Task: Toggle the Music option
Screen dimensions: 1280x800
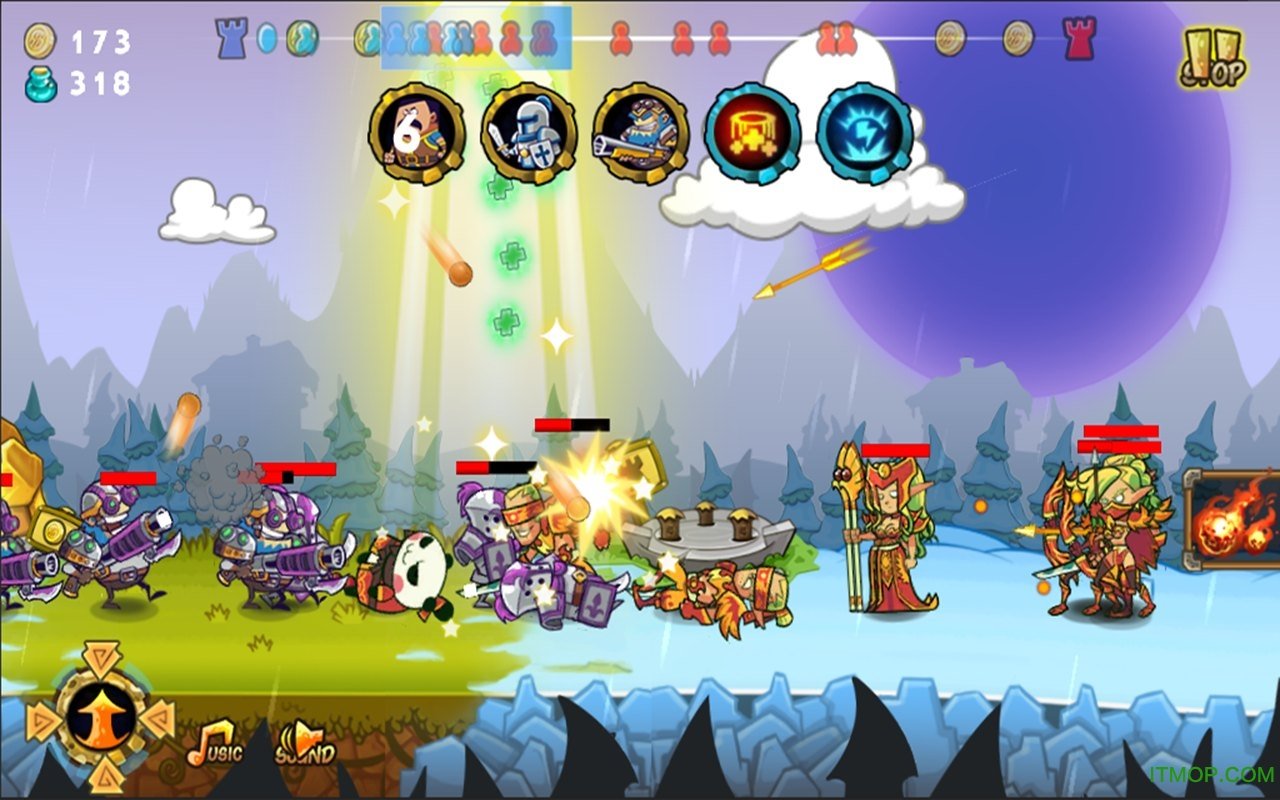Action: (214, 743)
